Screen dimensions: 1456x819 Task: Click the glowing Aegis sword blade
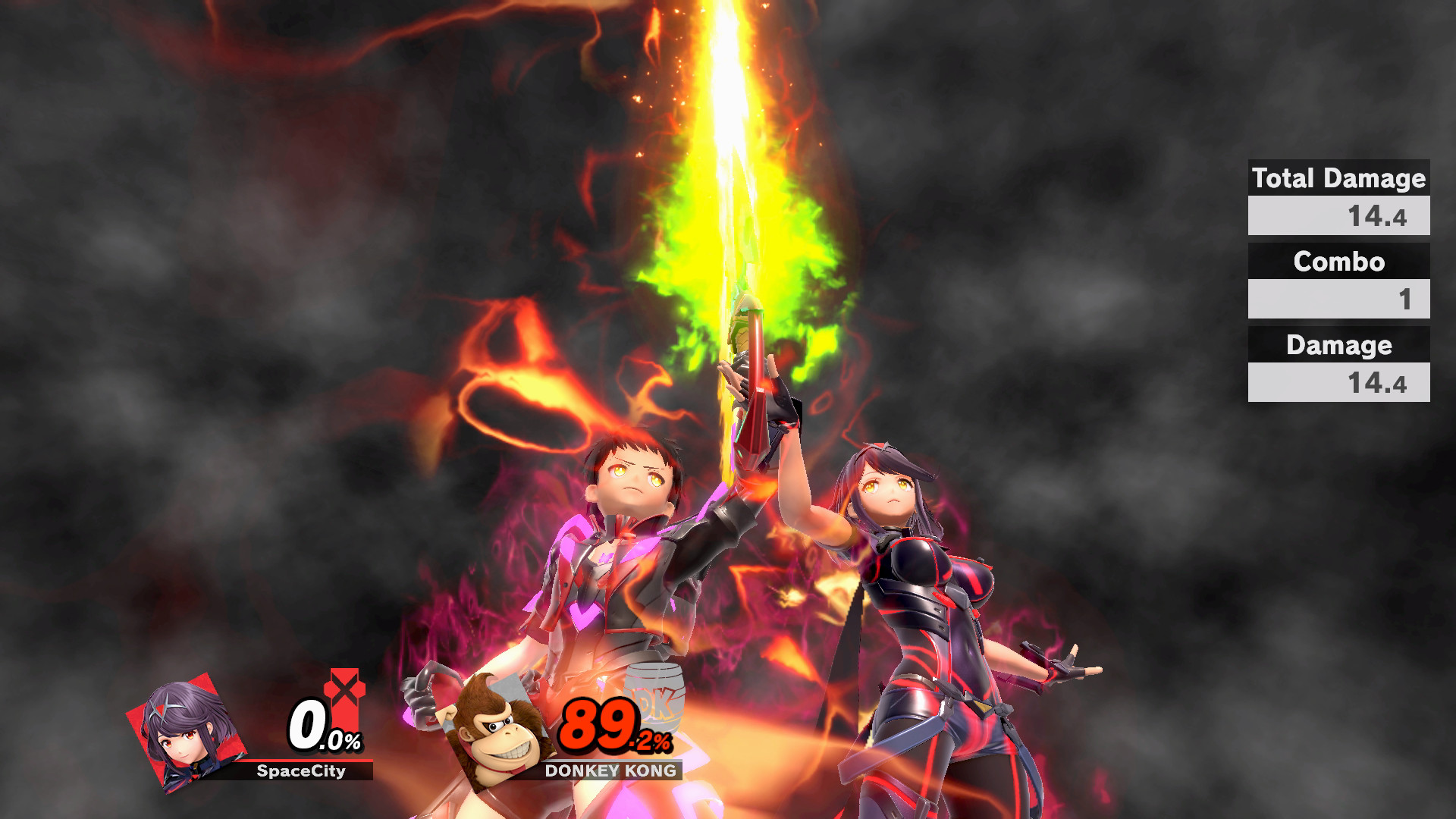pos(728,190)
